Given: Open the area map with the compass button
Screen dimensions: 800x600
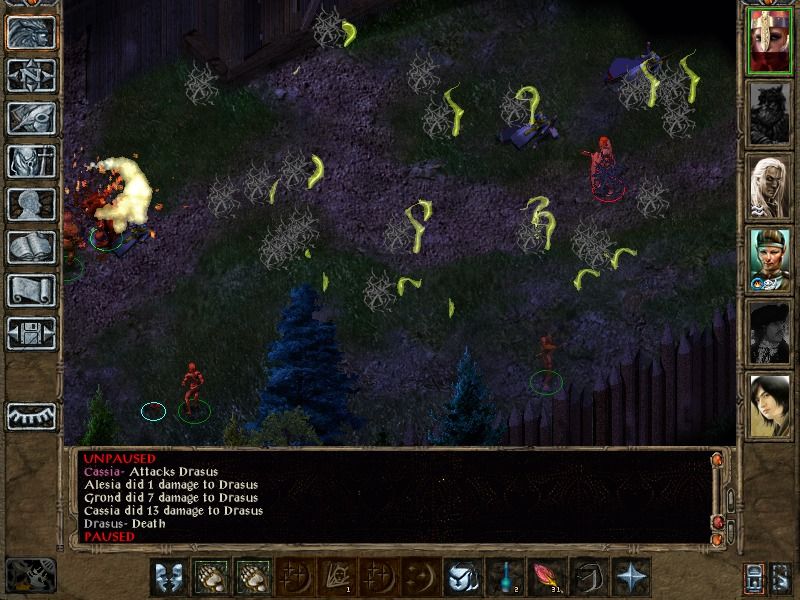Looking at the screenshot, I should pos(31,74).
